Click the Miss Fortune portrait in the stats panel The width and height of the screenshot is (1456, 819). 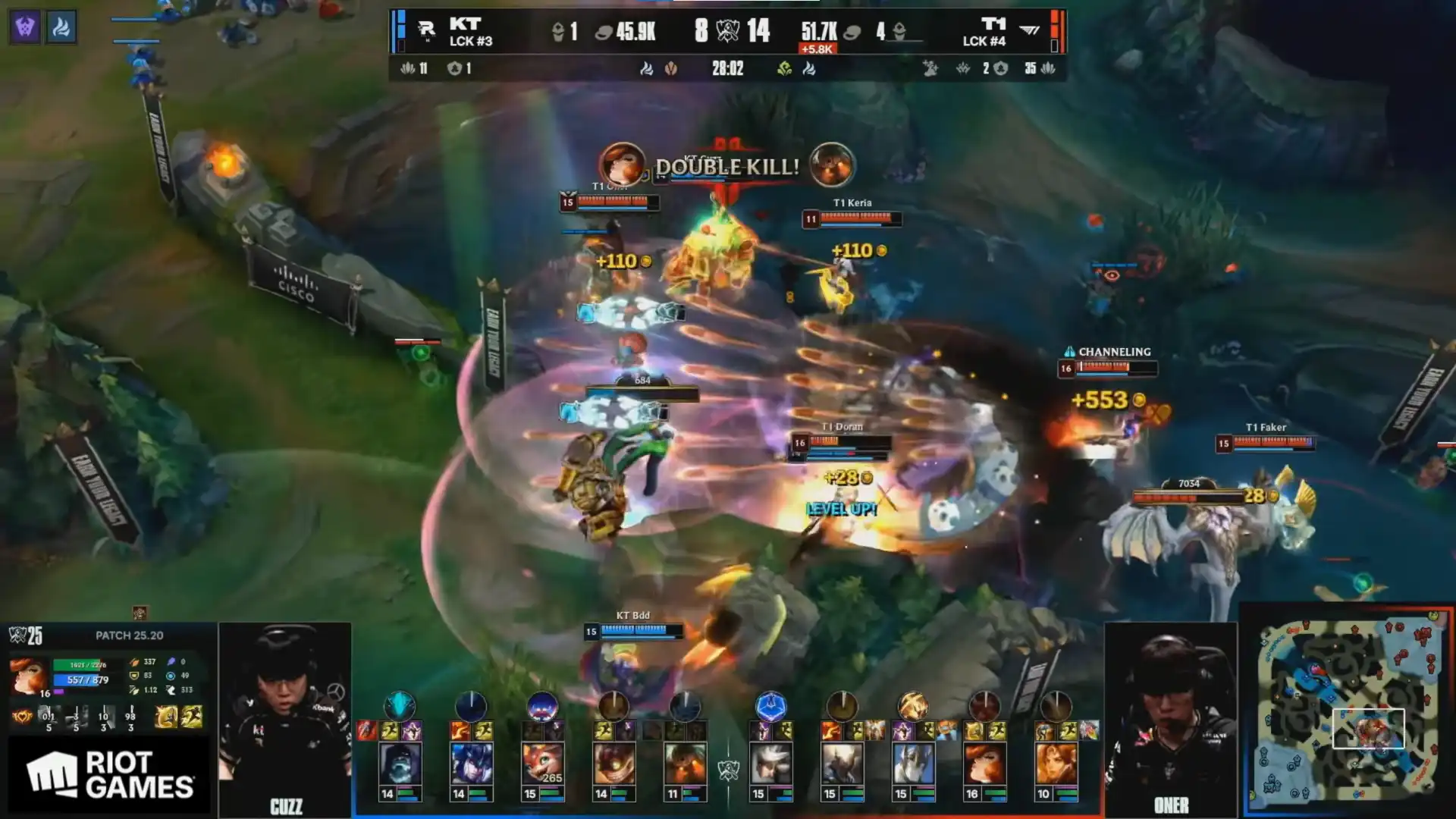pyautogui.click(x=29, y=676)
